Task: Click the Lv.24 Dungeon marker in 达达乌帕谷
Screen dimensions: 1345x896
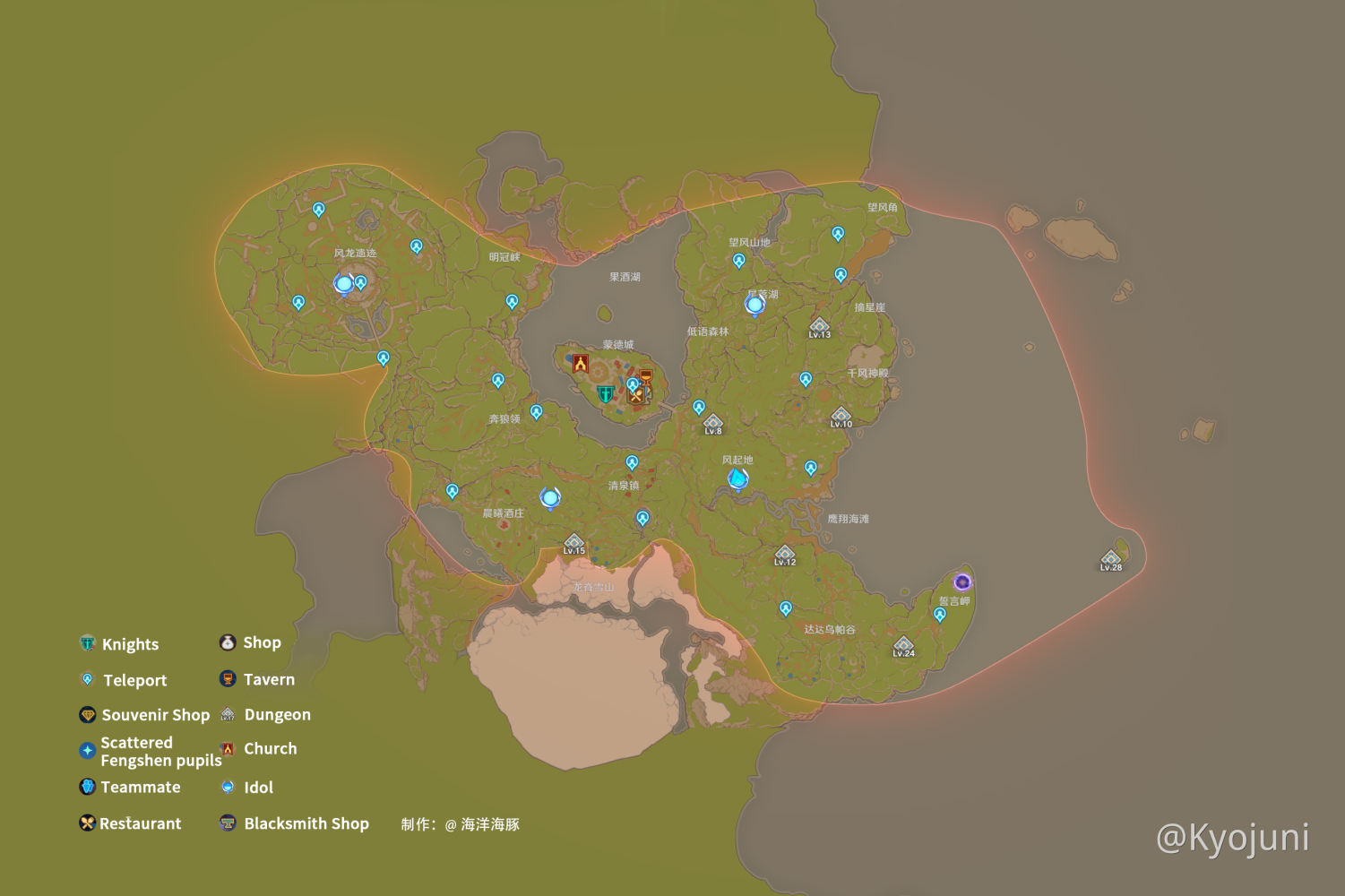Action: point(904,647)
